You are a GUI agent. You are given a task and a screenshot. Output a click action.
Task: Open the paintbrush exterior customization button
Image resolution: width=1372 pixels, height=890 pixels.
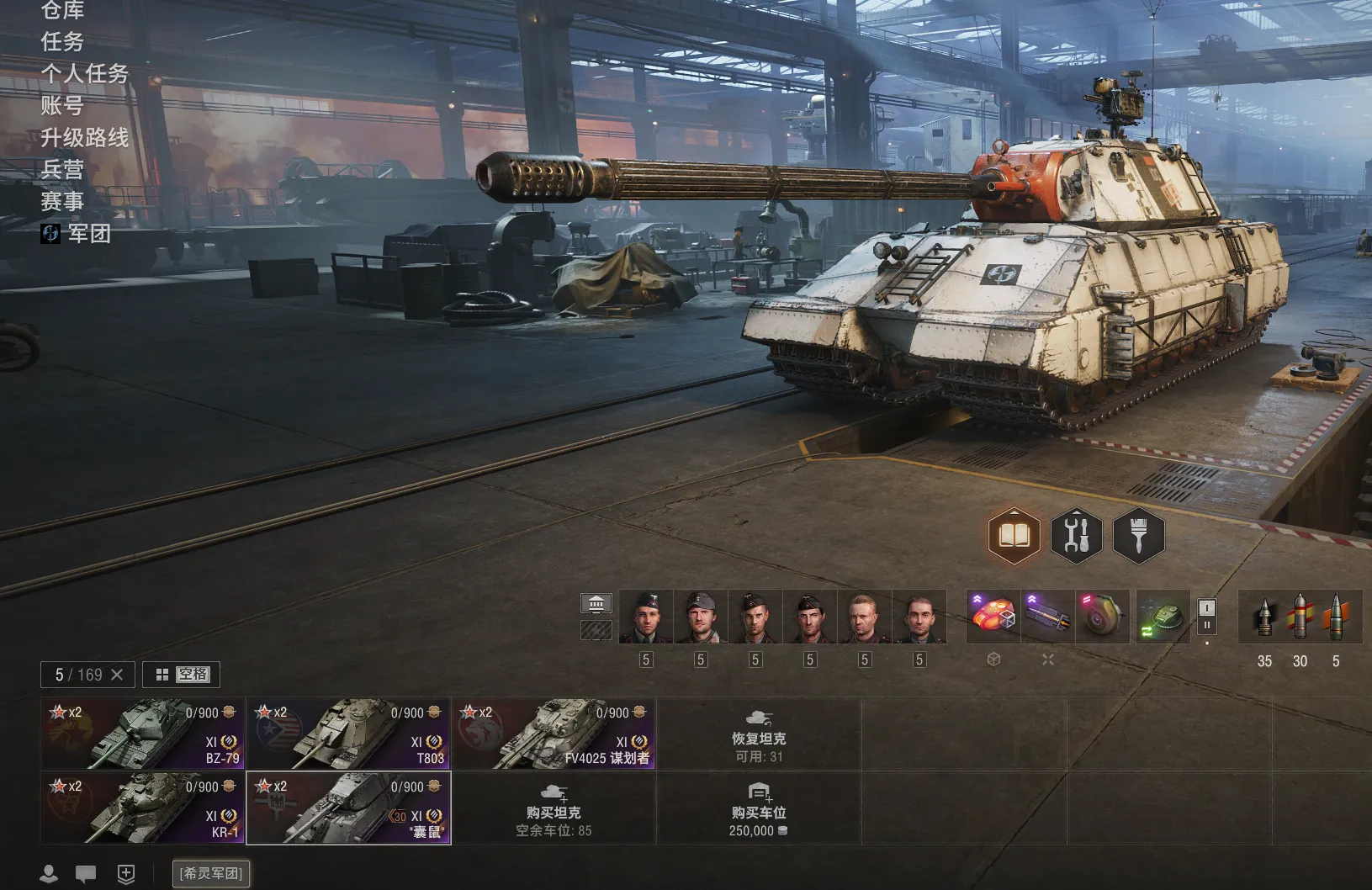pos(1138,536)
